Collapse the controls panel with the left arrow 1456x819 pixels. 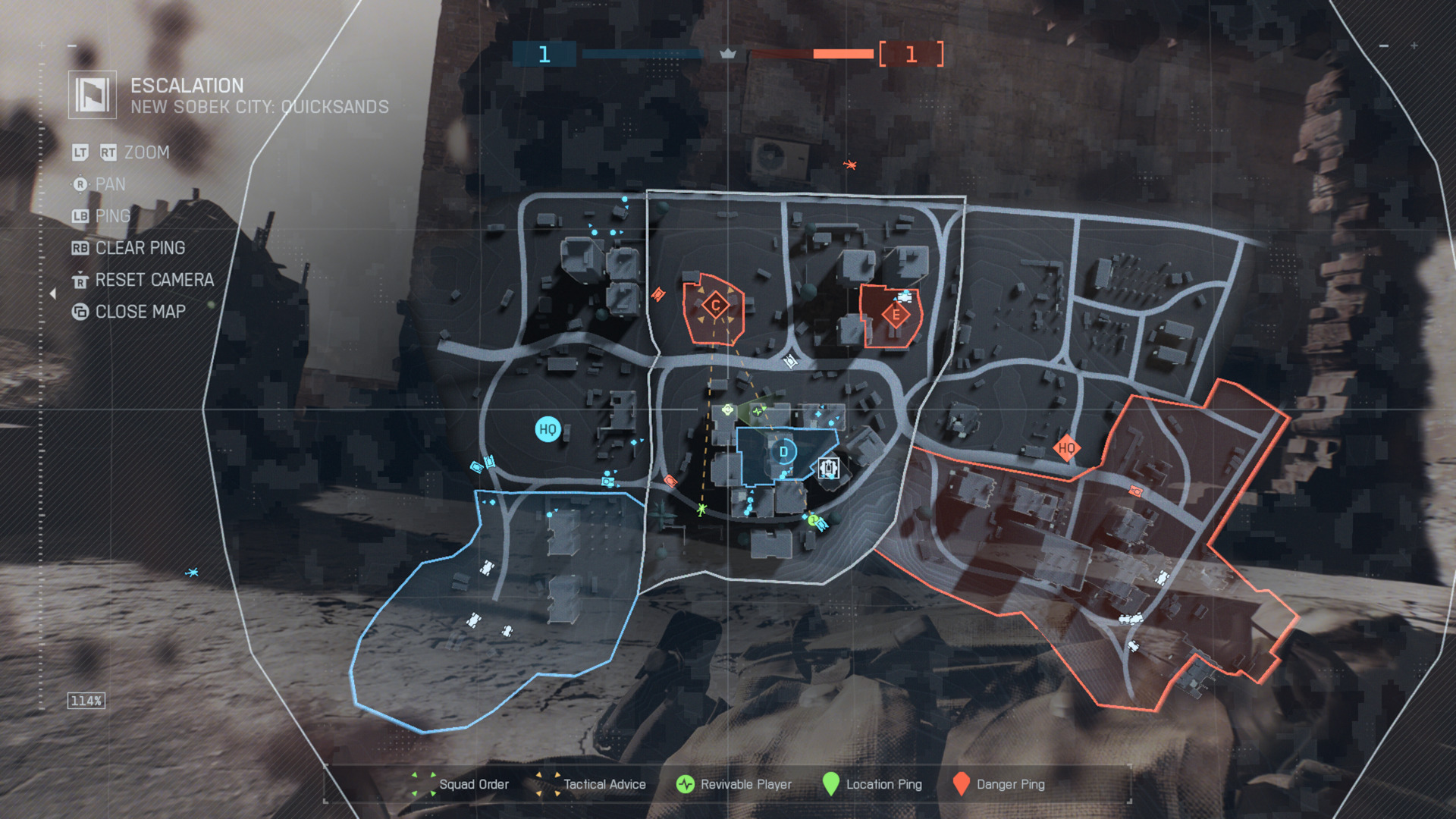pyautogui.click(x=52, y=293)
